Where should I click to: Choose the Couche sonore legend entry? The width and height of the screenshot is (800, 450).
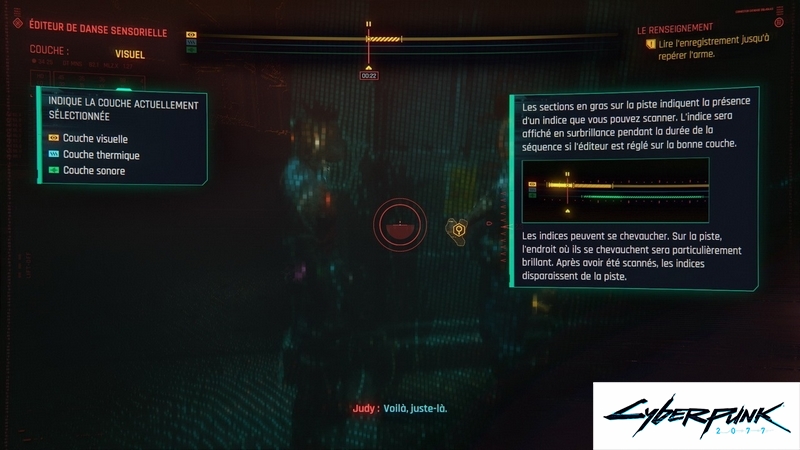pyautogui.click(x=93, y=171)
